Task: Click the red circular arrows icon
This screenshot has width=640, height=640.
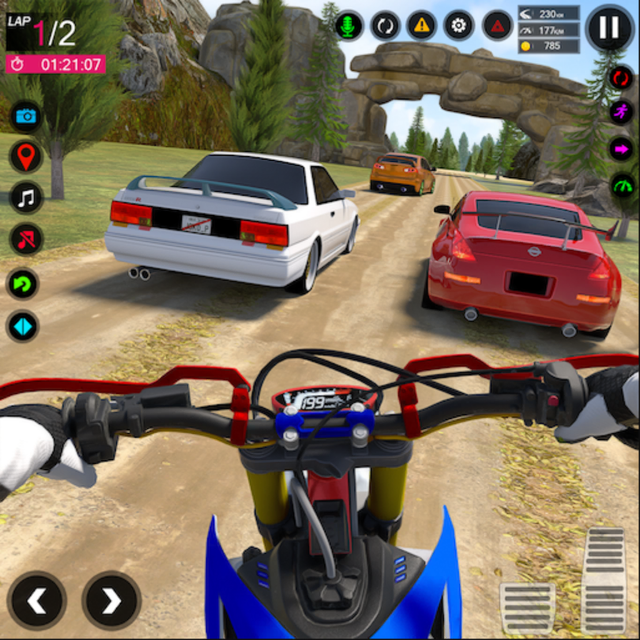Action: (622, 77)
